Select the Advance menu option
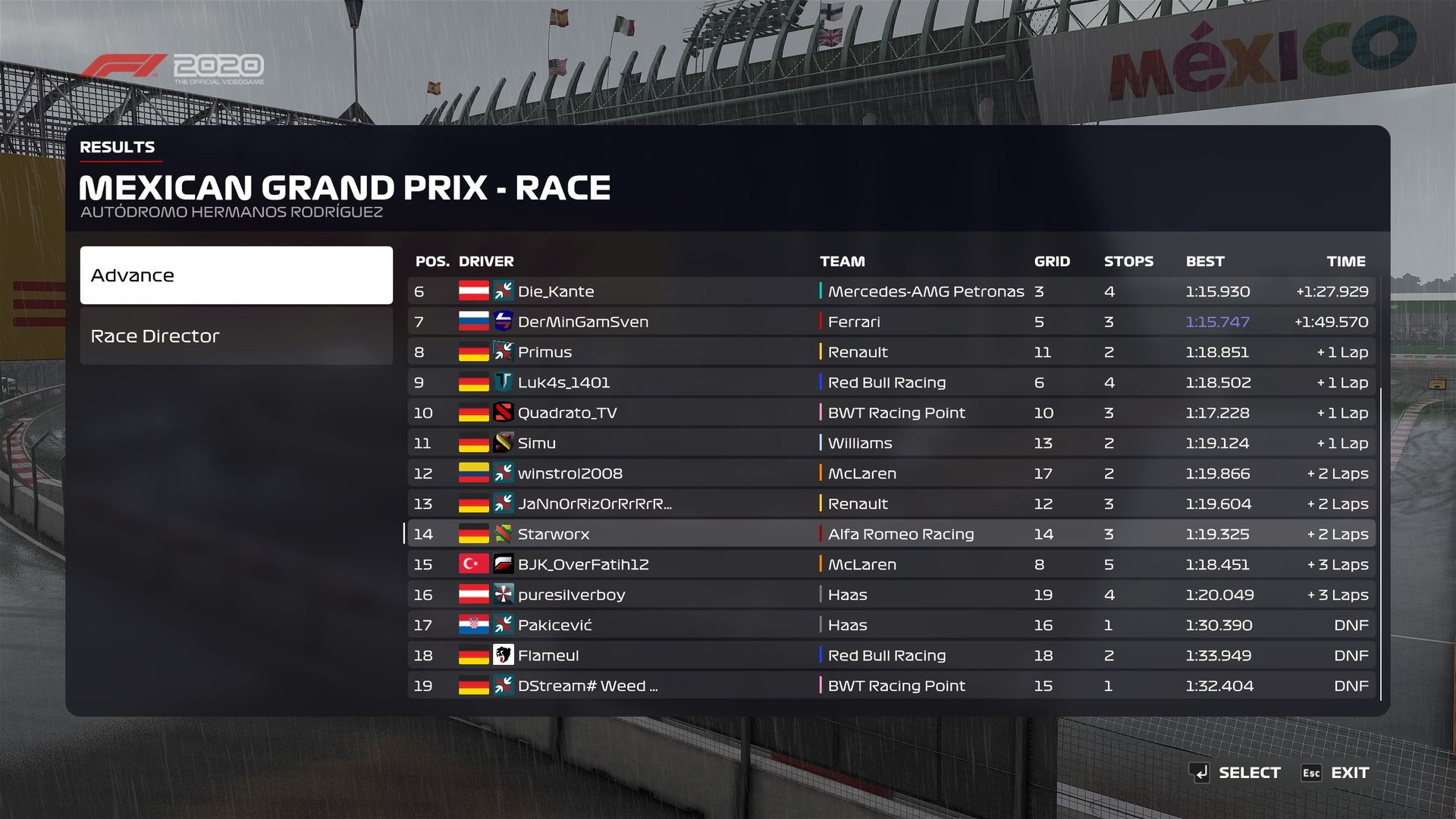The image size is (1456, 819). [236, 275]
